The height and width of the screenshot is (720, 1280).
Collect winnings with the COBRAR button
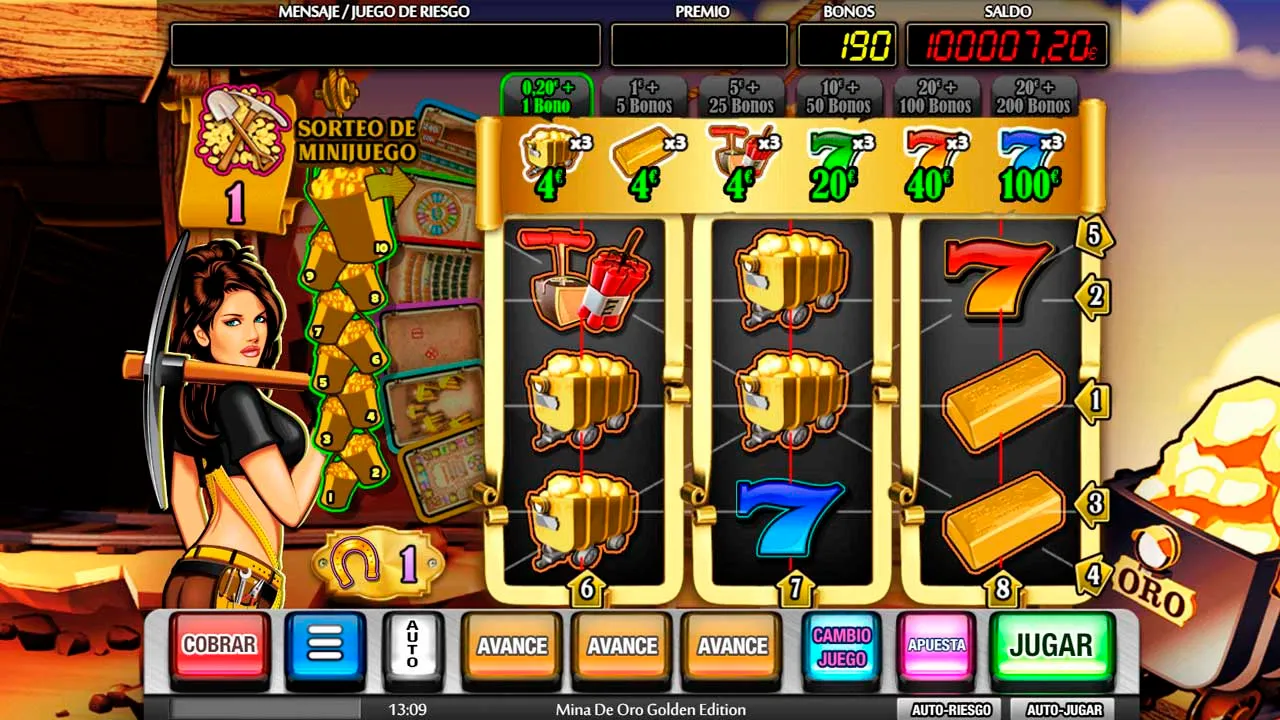pos(219,646)
